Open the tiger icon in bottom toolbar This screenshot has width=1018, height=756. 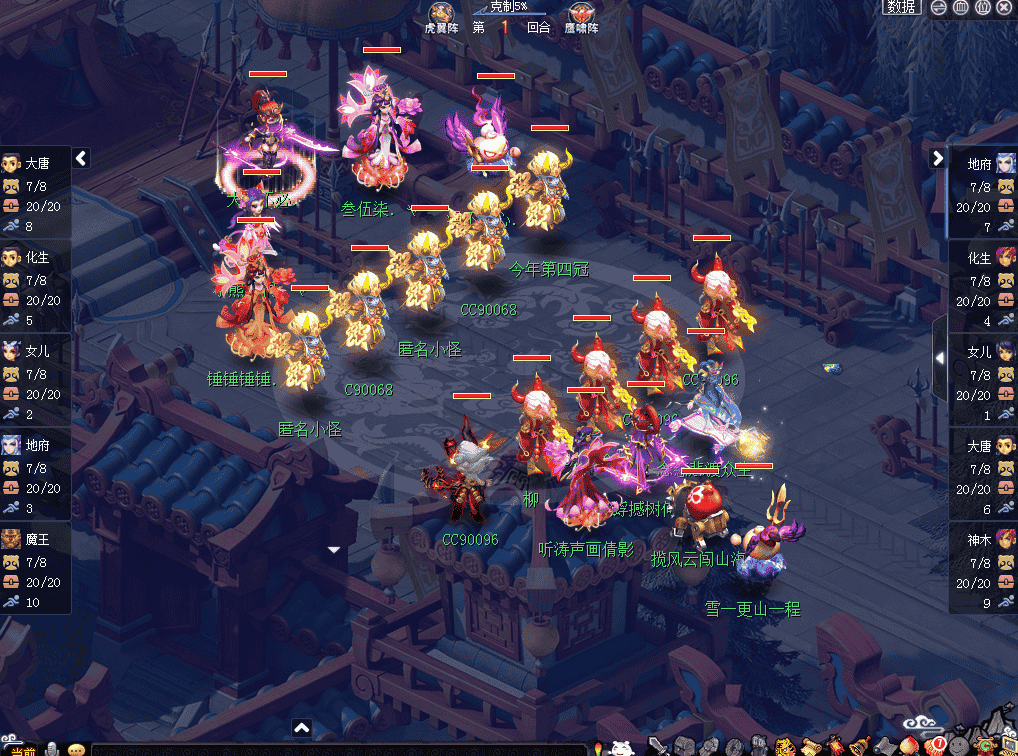click(786, 746)
